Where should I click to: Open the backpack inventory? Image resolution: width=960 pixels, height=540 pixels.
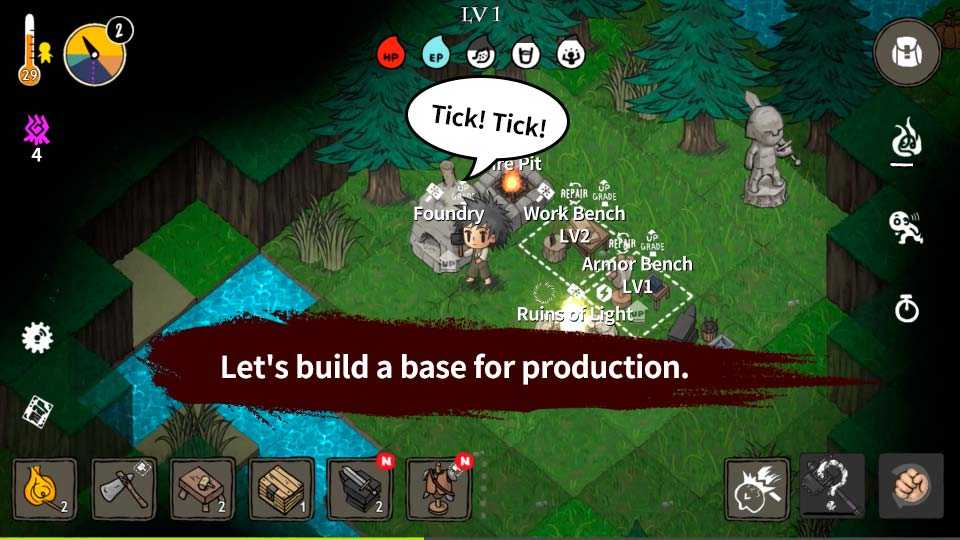pos(906,52)
